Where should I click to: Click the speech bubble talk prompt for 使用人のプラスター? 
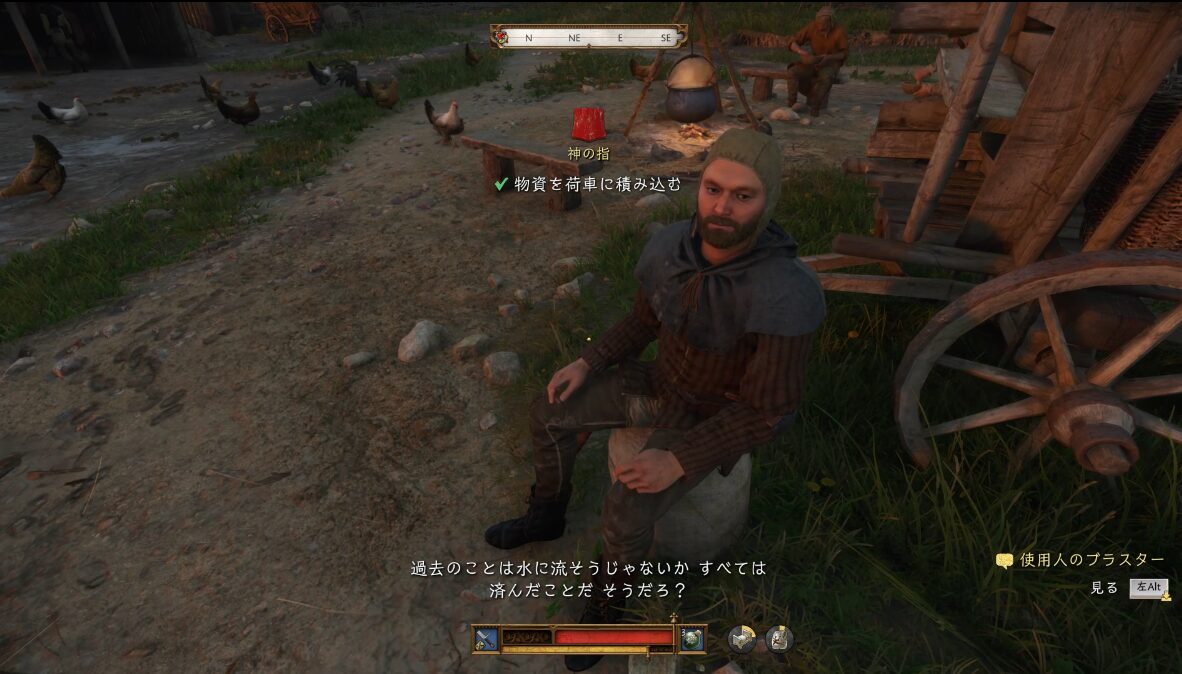(1004, 561)
